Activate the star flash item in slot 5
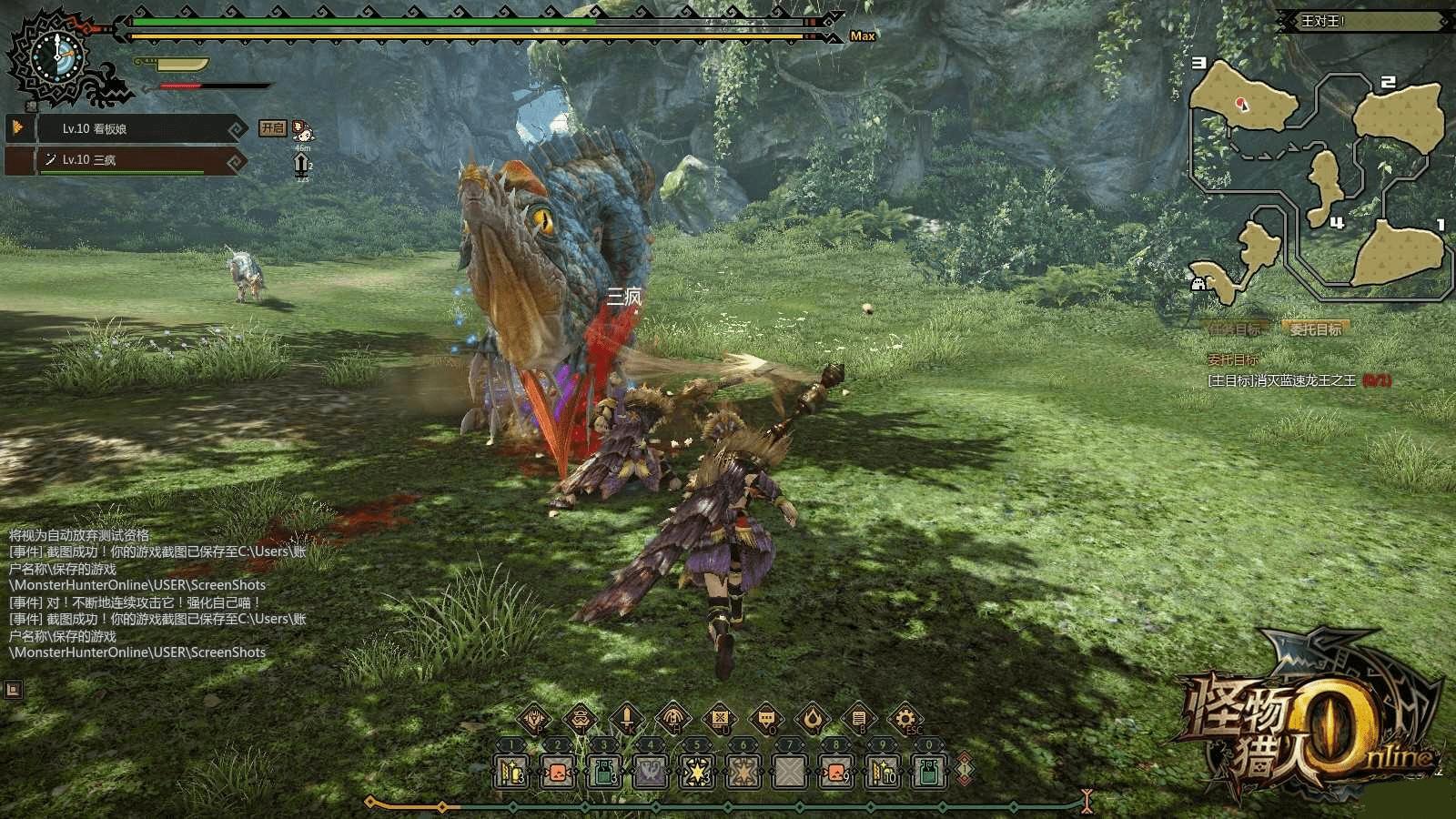 click(x=697, y=773)
